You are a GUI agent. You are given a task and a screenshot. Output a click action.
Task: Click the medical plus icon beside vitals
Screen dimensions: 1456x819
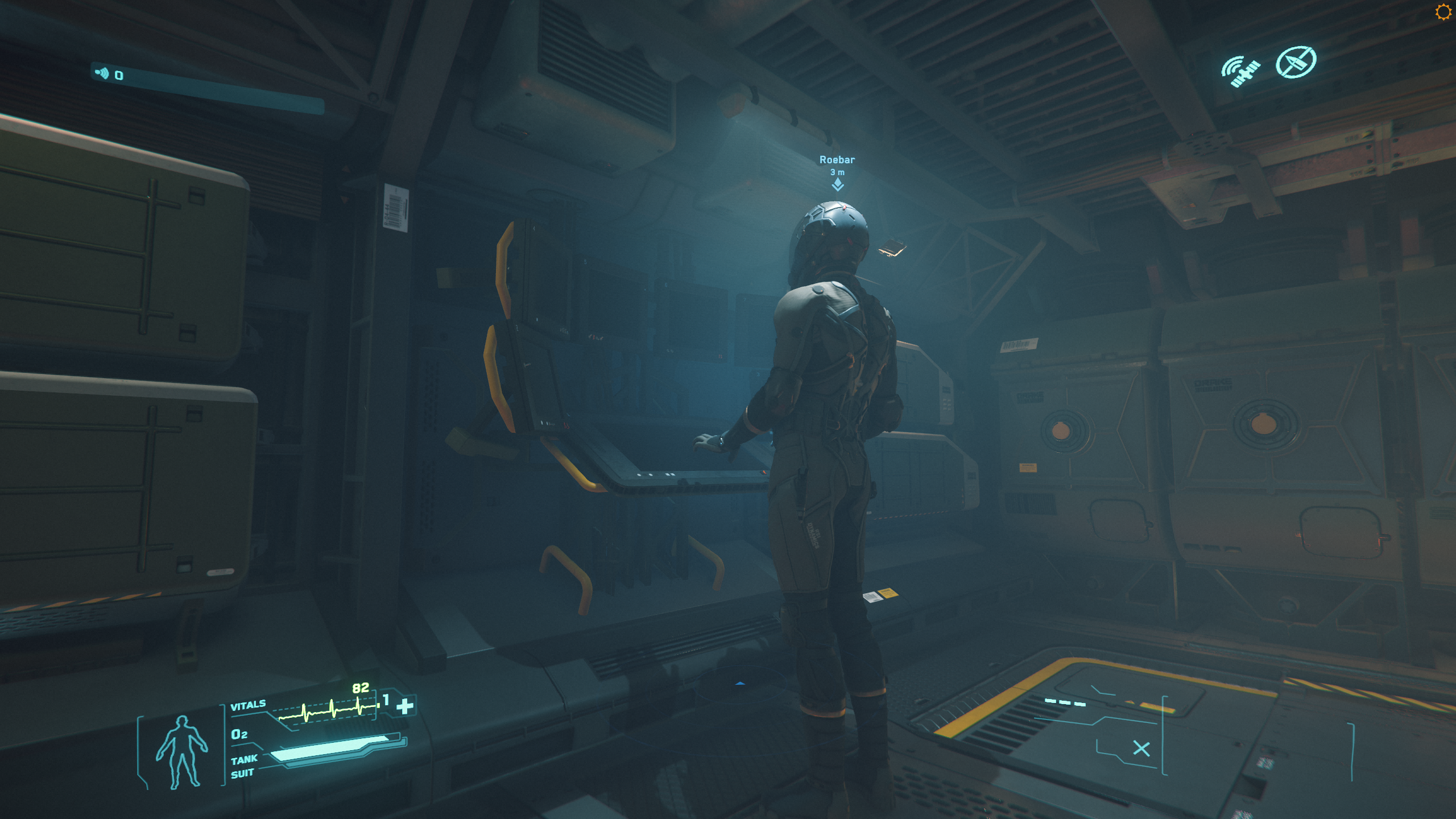tap(405, 706)
